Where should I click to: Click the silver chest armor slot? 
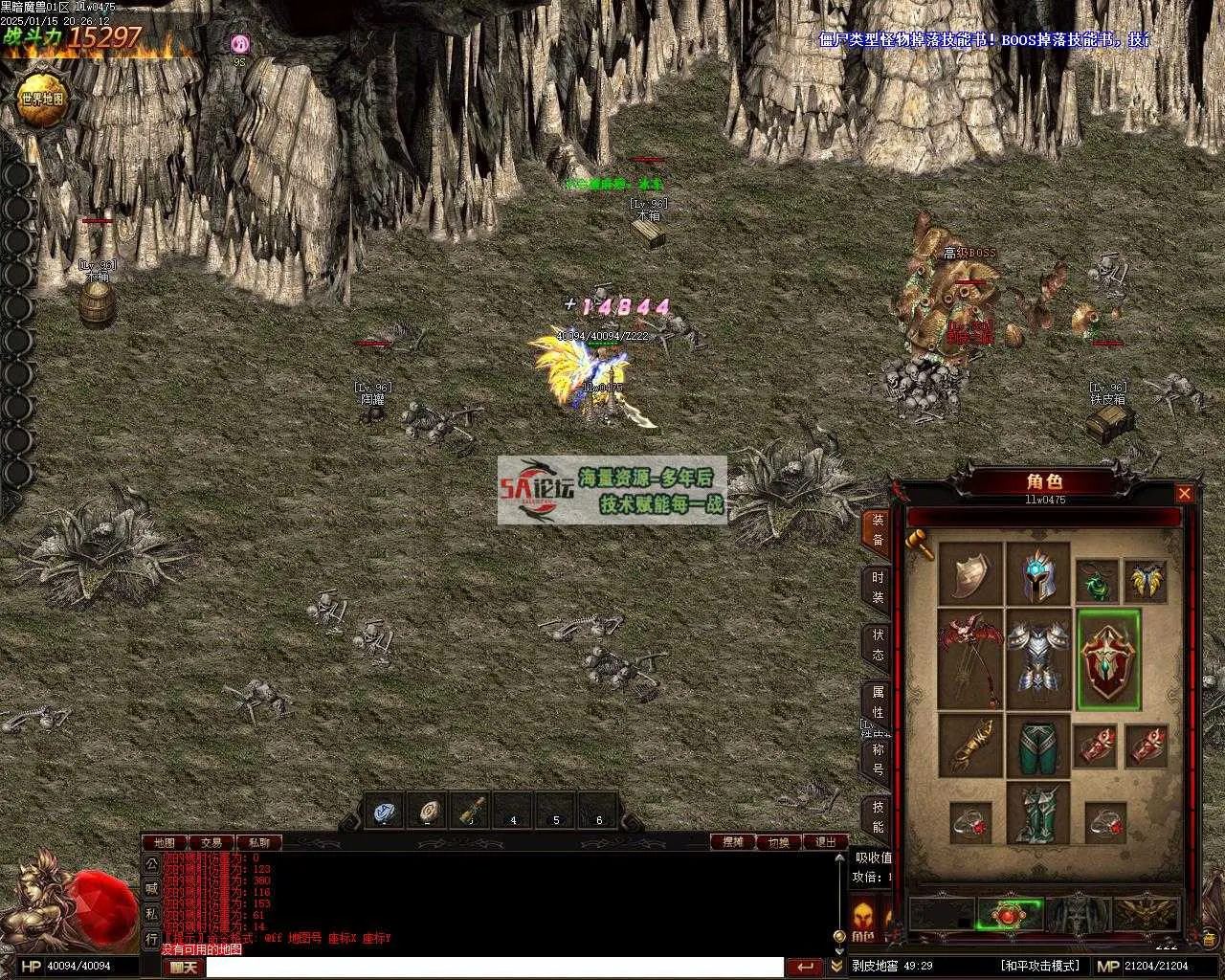point(1037,658)
